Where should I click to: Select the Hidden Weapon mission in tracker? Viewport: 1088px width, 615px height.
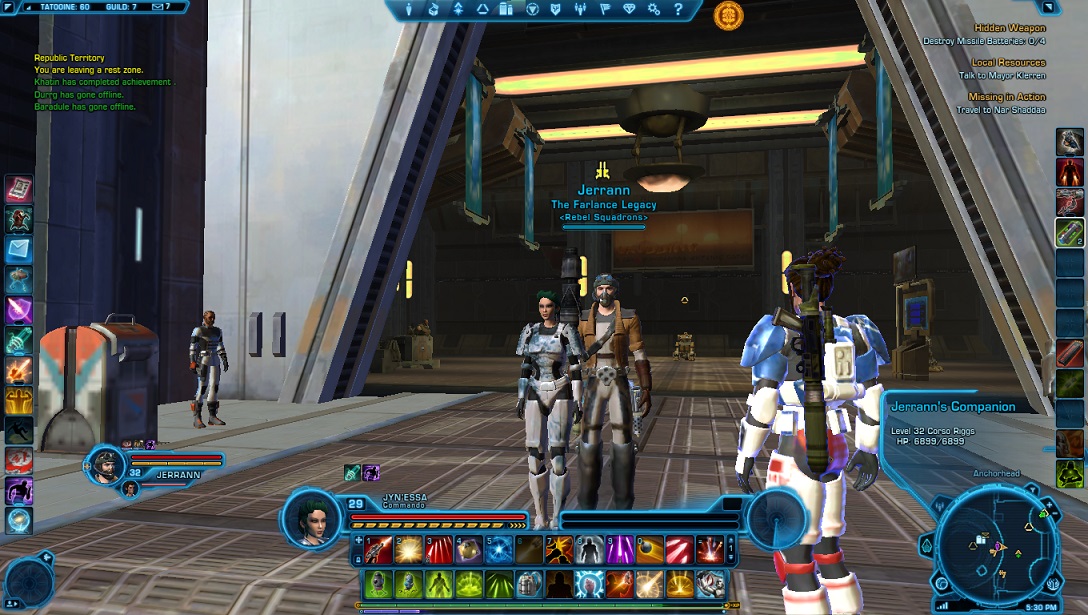tap(1009, 28)
